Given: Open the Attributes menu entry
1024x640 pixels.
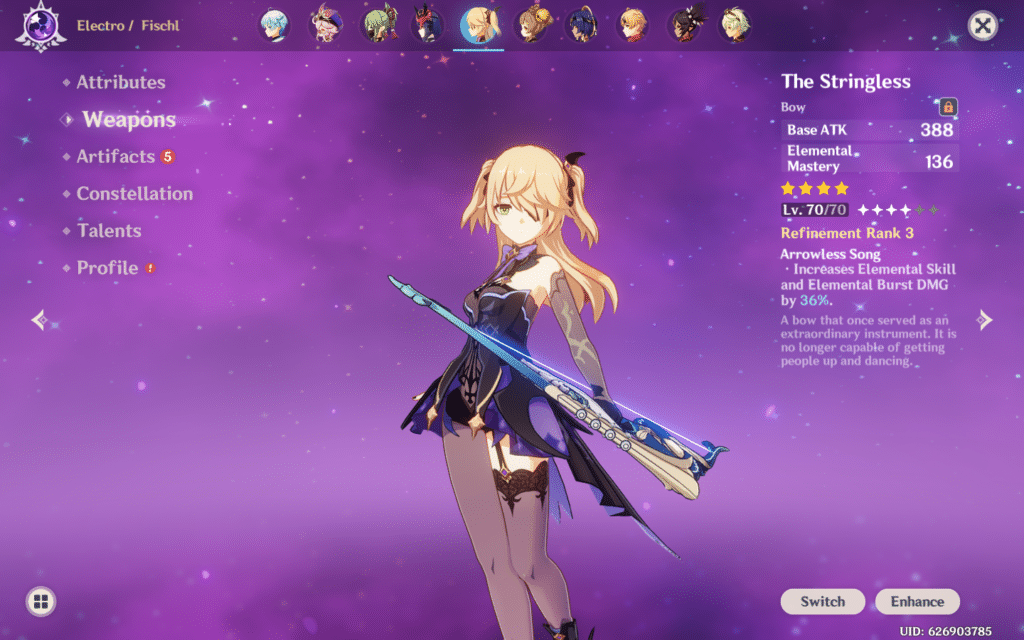Looking at the screenshot, I should (x=120, y=83).
